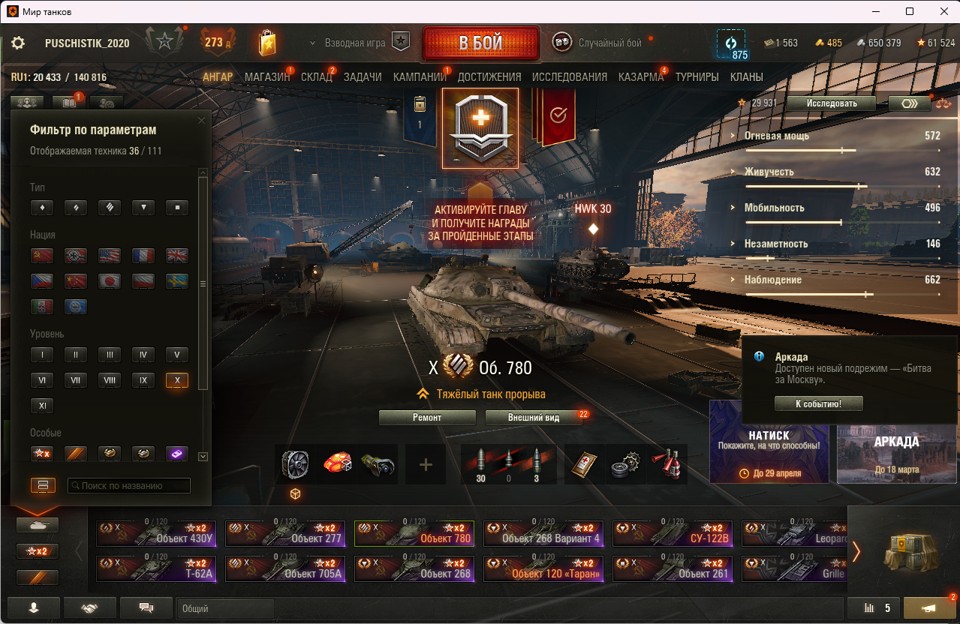Screen dimensions: 960x624
Task: Open the СКЛАД tab
Action: point(316,77)
